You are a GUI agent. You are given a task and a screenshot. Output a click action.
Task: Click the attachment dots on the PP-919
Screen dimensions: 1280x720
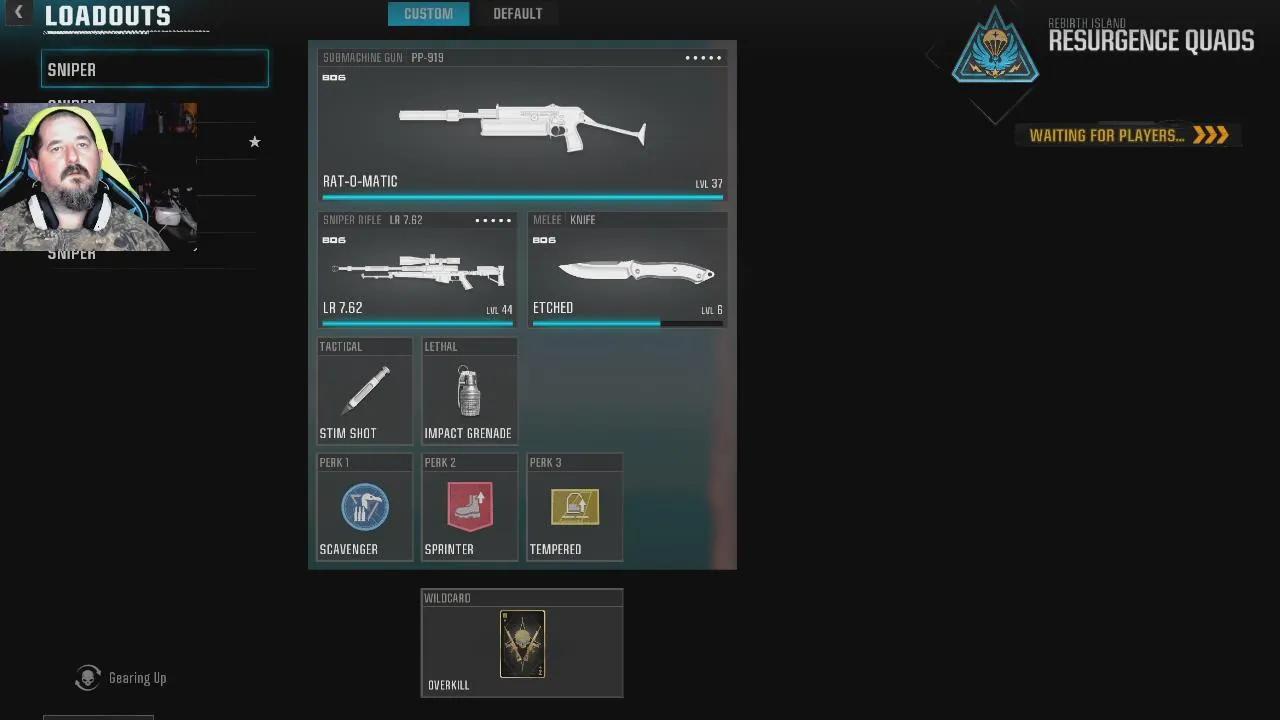point(702,57)
